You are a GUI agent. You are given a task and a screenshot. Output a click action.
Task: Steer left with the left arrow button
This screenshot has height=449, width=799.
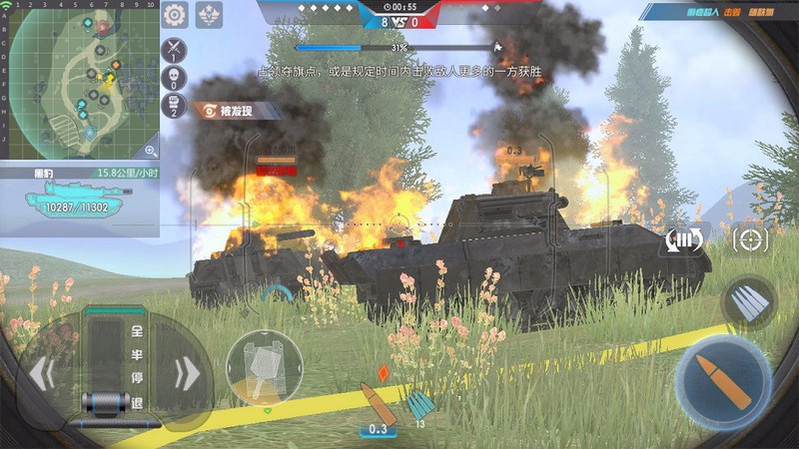point(40,373)
